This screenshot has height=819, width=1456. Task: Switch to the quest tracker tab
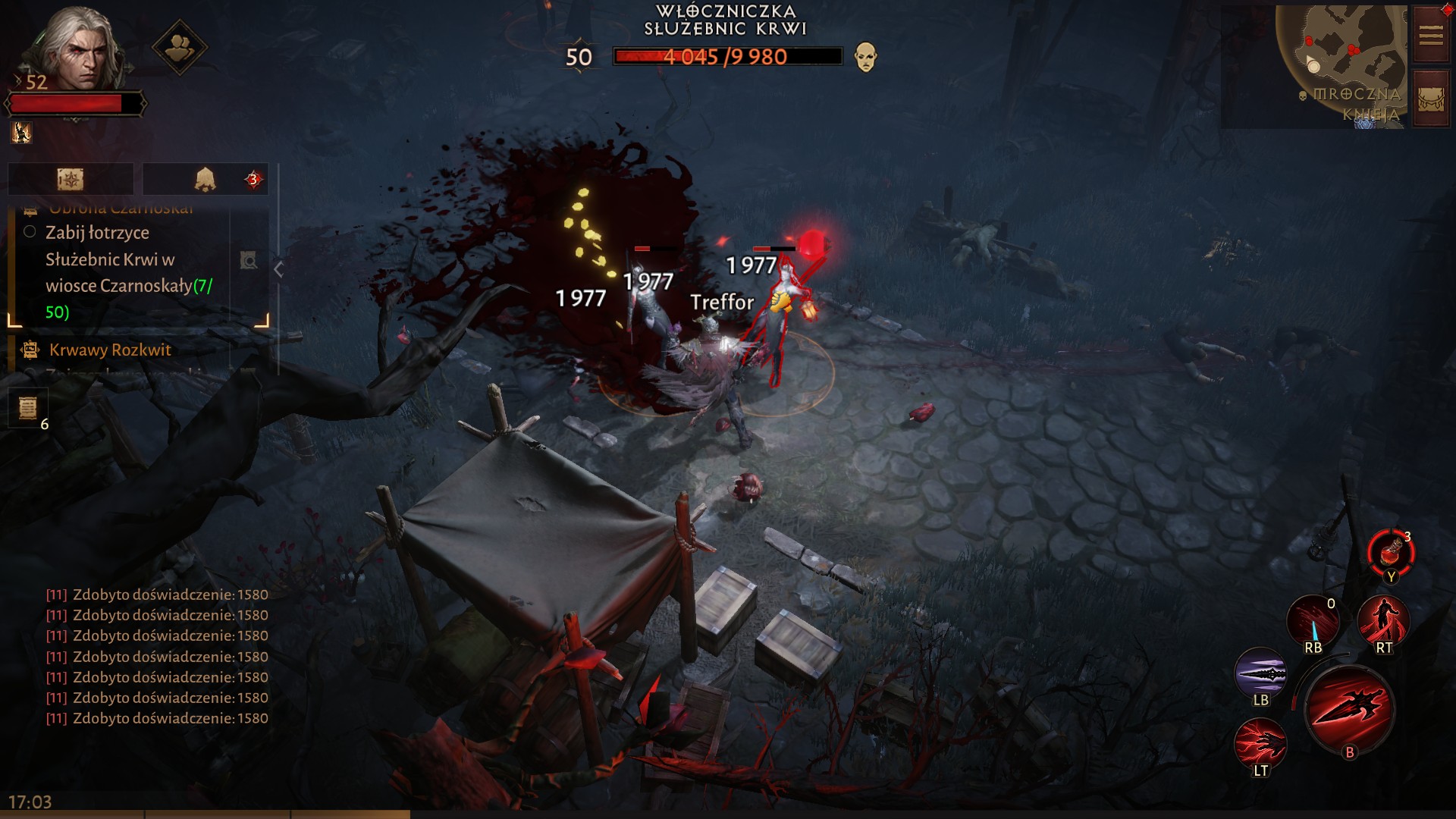(71, 179)
